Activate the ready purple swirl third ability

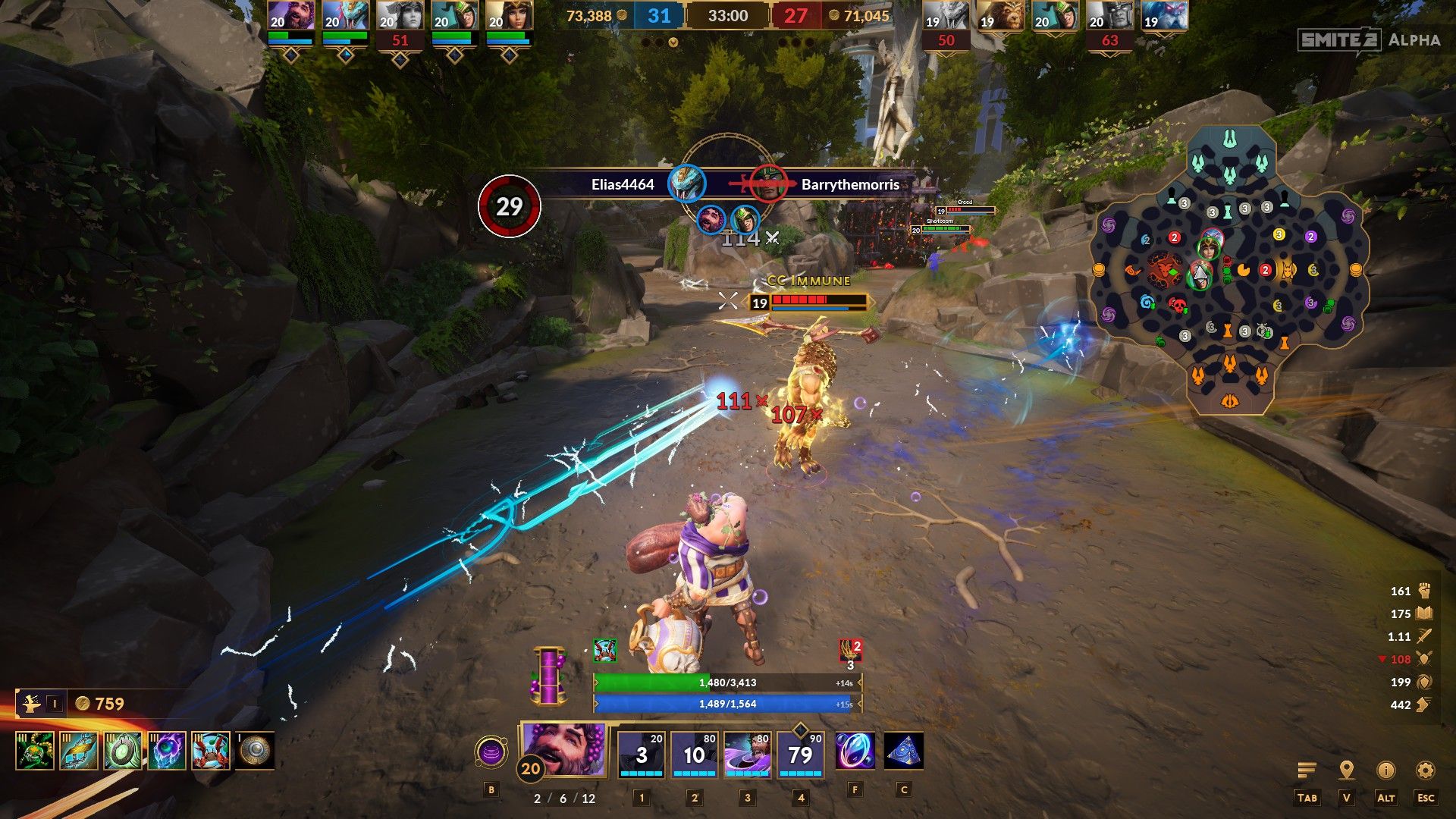coord(748,755)
